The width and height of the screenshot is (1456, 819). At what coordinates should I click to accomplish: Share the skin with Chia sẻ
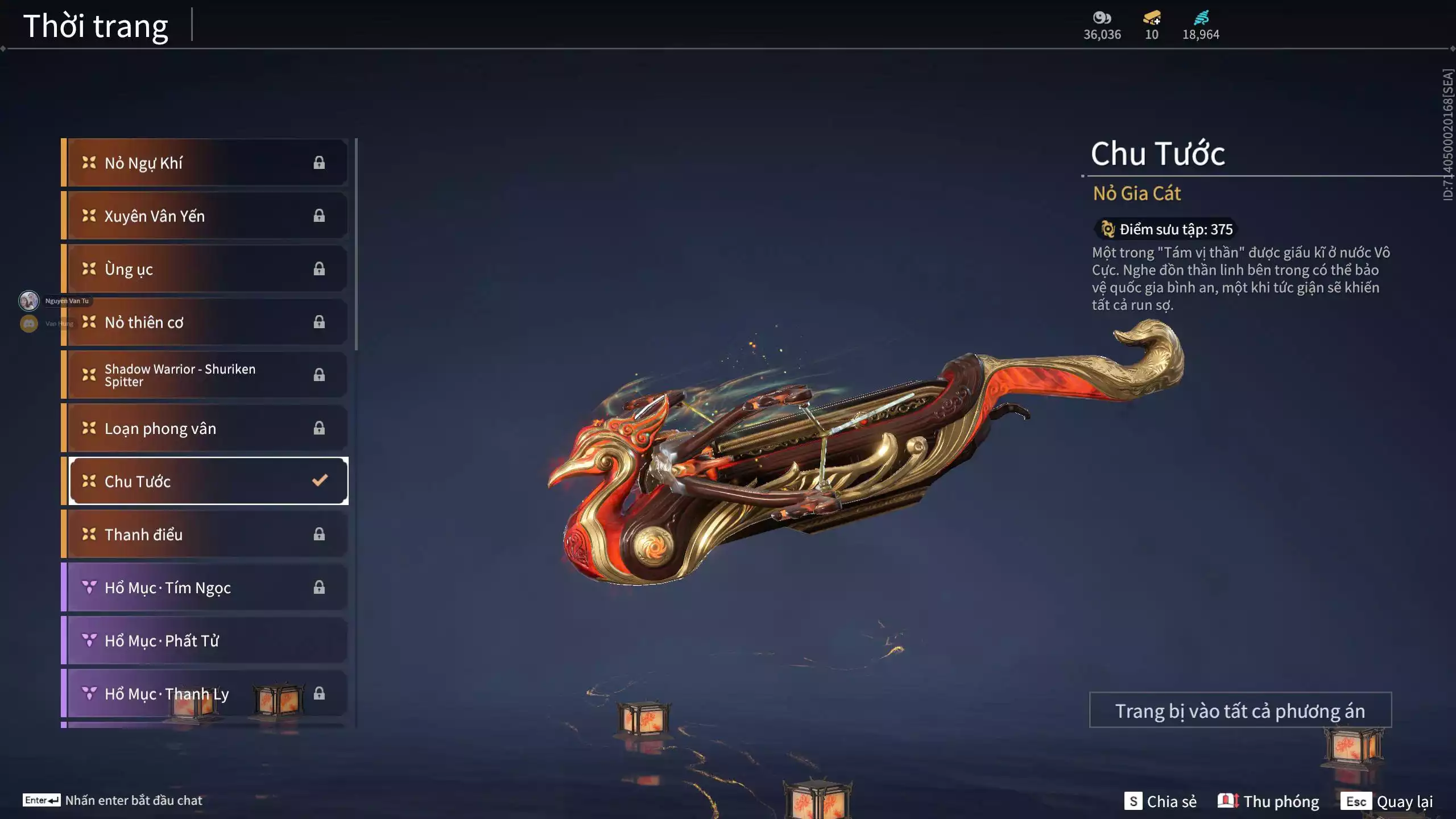tap(1160, 801)
